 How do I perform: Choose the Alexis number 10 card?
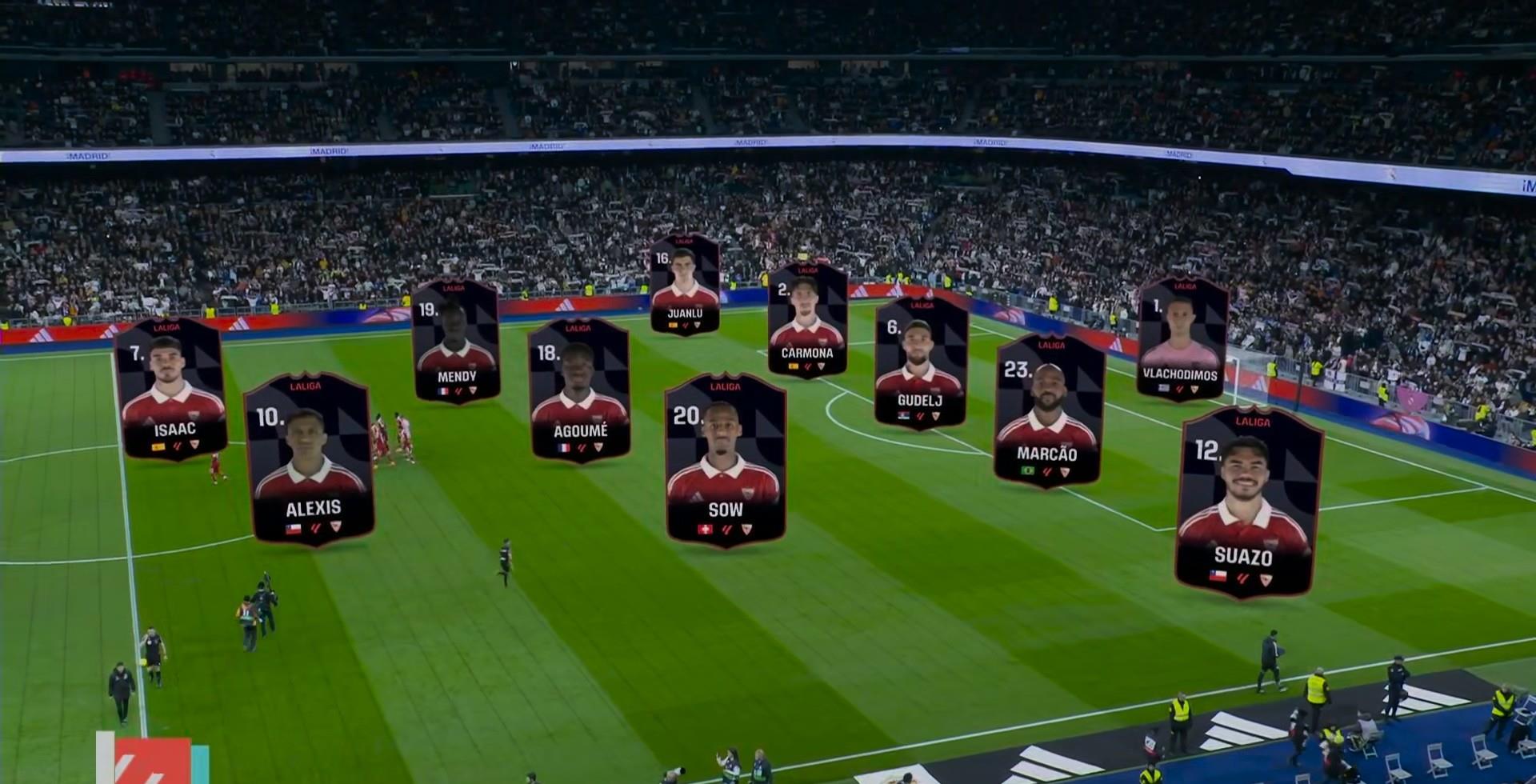(x=310, y=459)
